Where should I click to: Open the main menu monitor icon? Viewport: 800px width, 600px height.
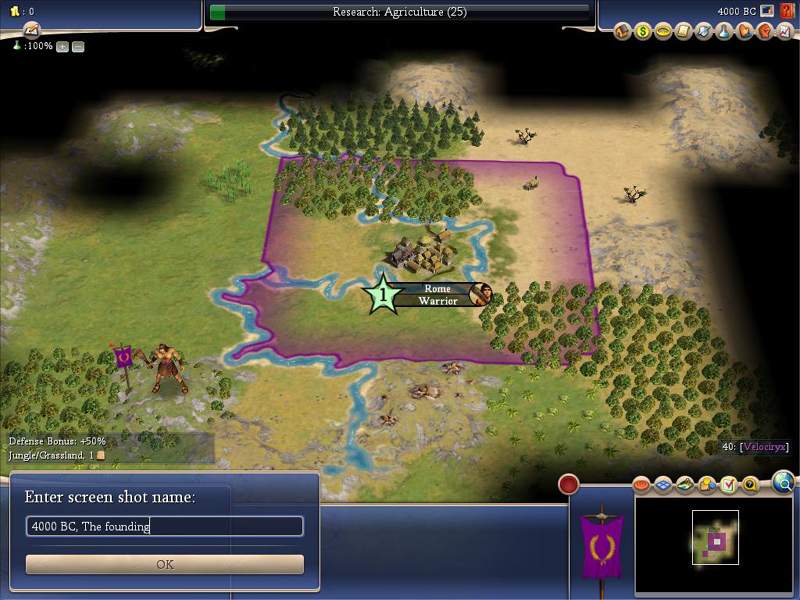coord(767,11)
